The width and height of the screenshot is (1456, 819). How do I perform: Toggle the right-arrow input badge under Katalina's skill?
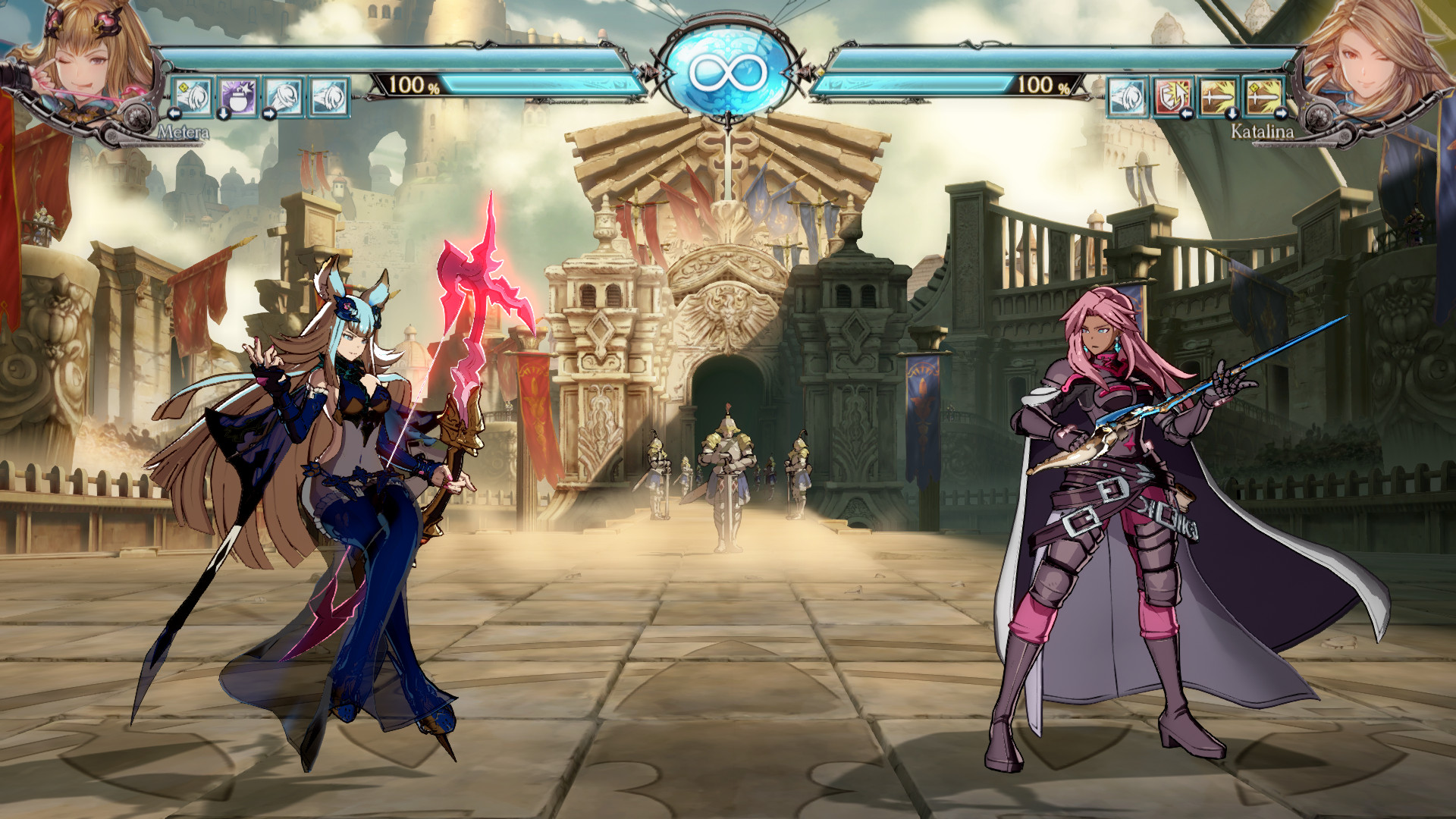1281,114
